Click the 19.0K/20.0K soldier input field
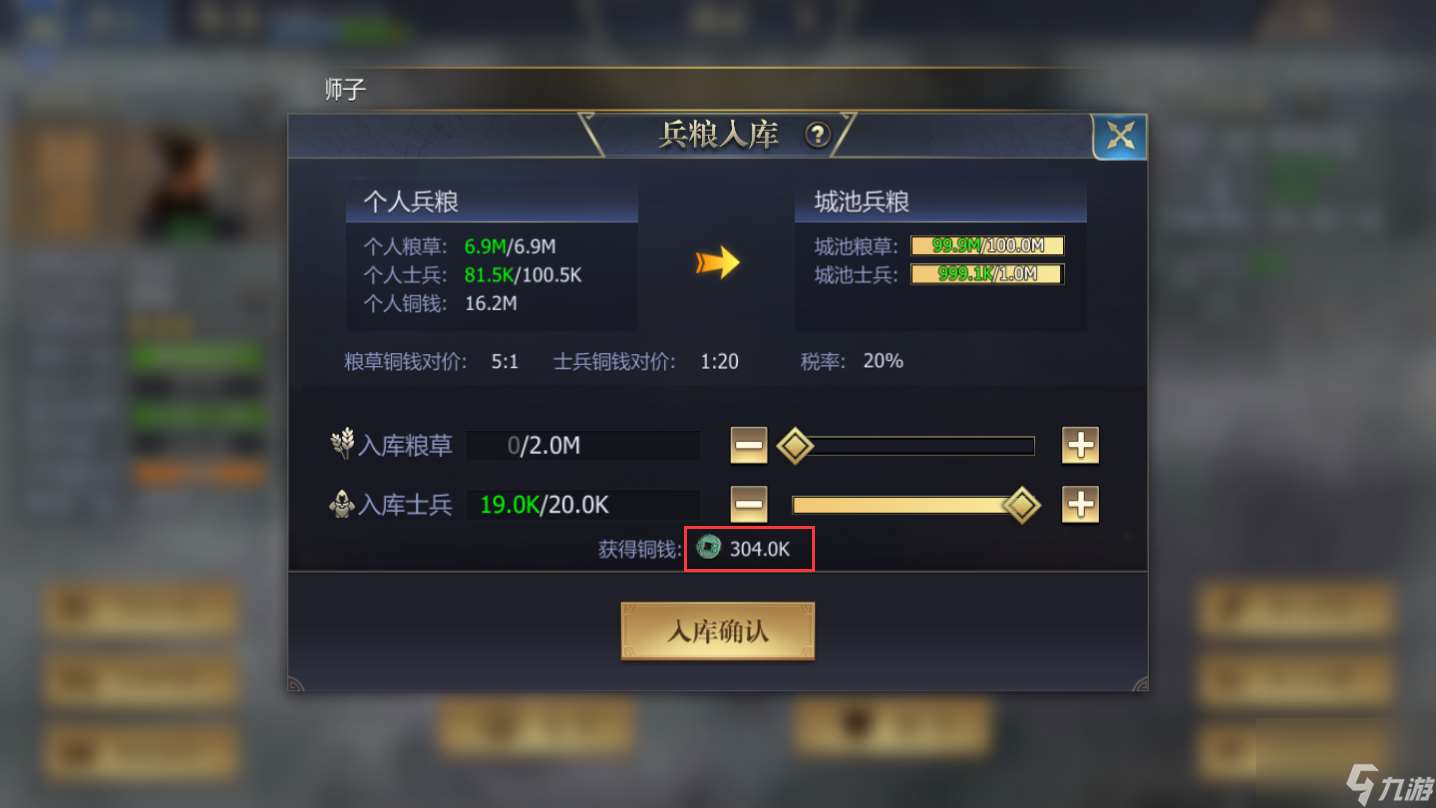The image size is (1436, 808). (x=583, y=505)
